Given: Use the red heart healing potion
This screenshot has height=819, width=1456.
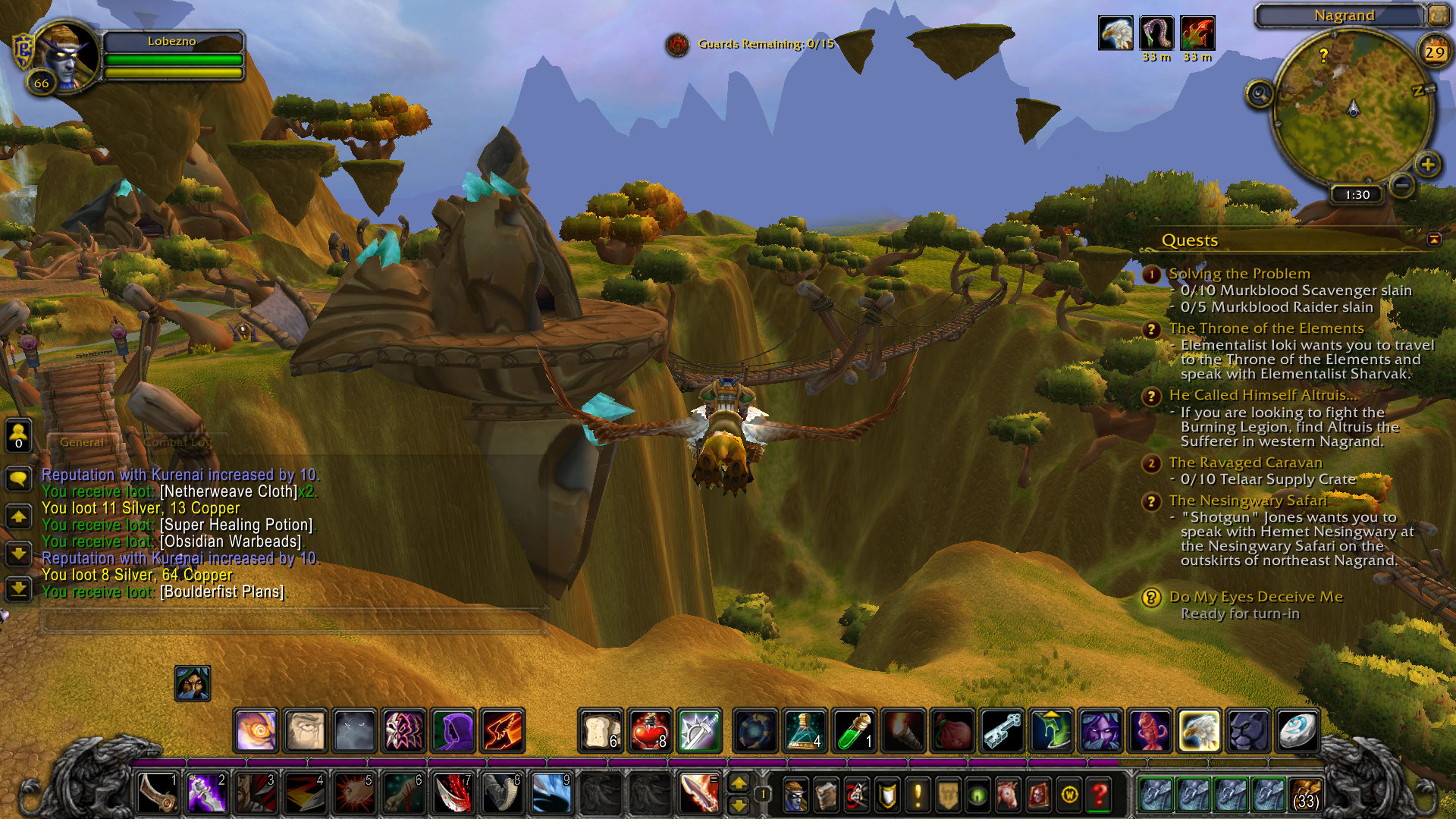Looking at the screenshot, I should tap(650, 731).
